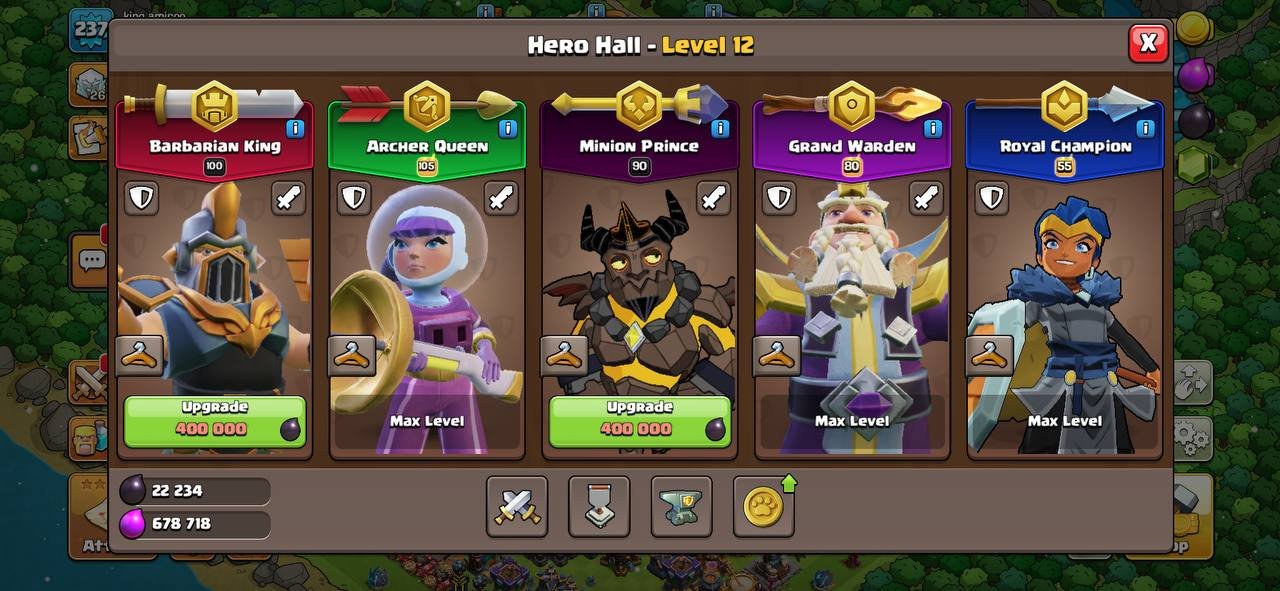Open Royal Champion info
The width and height of the screenshot is (1280, 591).
tap(1145, 128)
